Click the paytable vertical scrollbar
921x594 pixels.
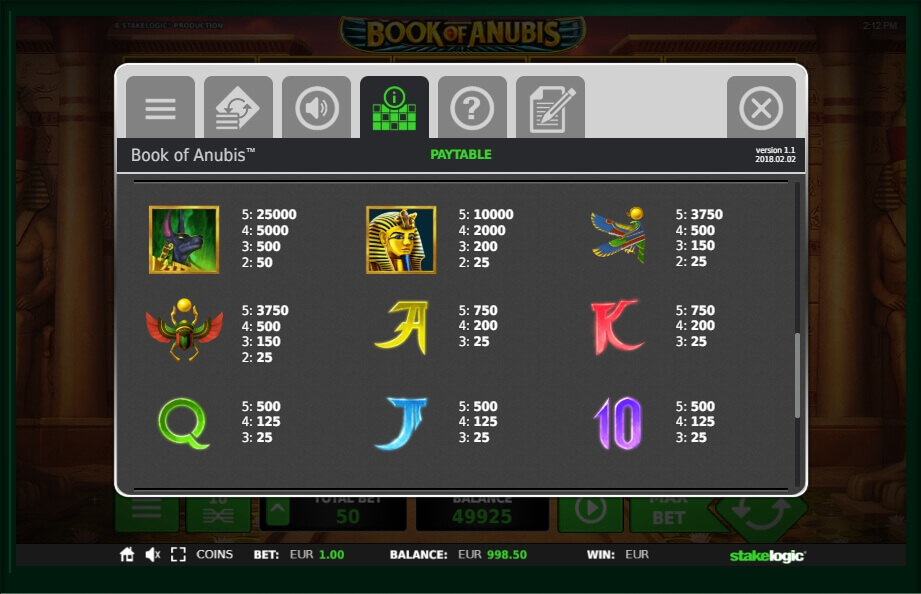pyautogui.click(x=797, y=375)
